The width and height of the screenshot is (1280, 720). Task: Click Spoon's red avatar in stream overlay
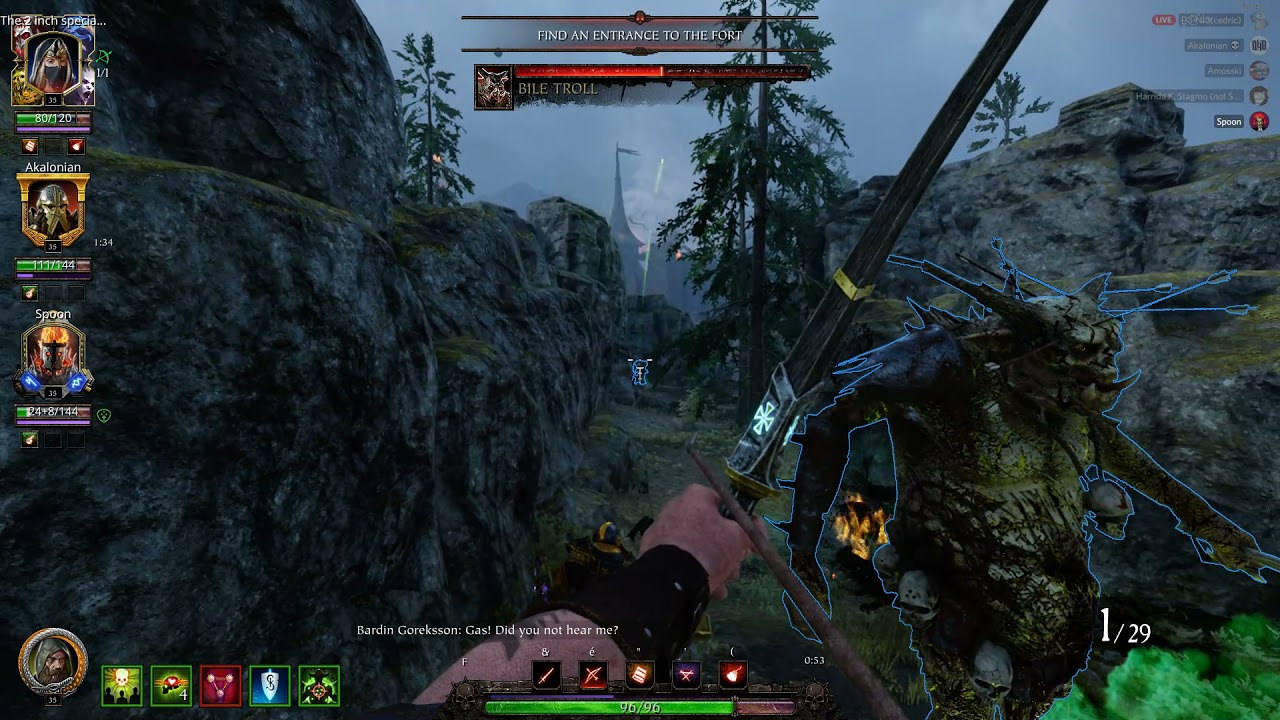point(1259,122)
